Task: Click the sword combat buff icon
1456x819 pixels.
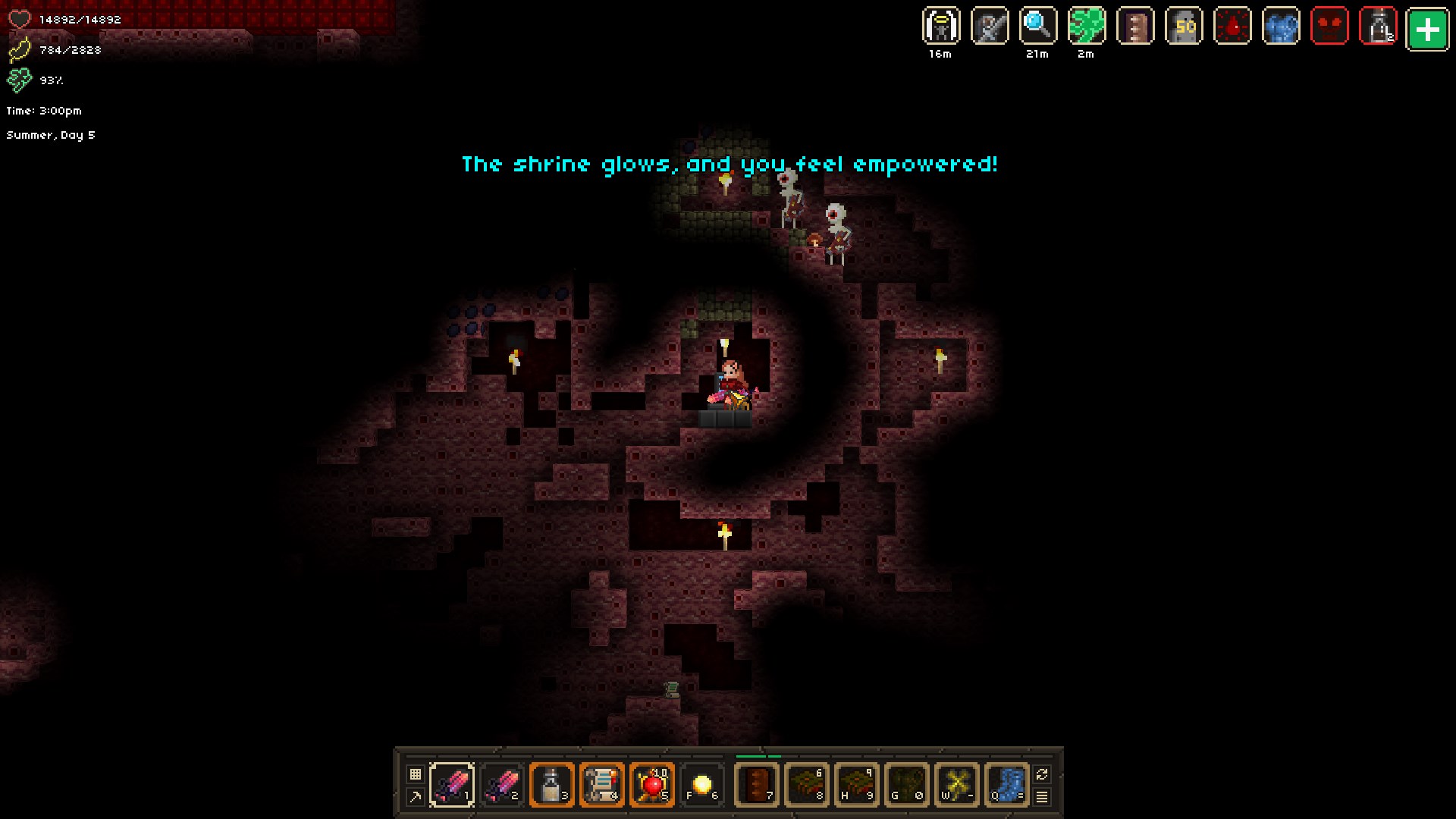Action: [990, 25]
